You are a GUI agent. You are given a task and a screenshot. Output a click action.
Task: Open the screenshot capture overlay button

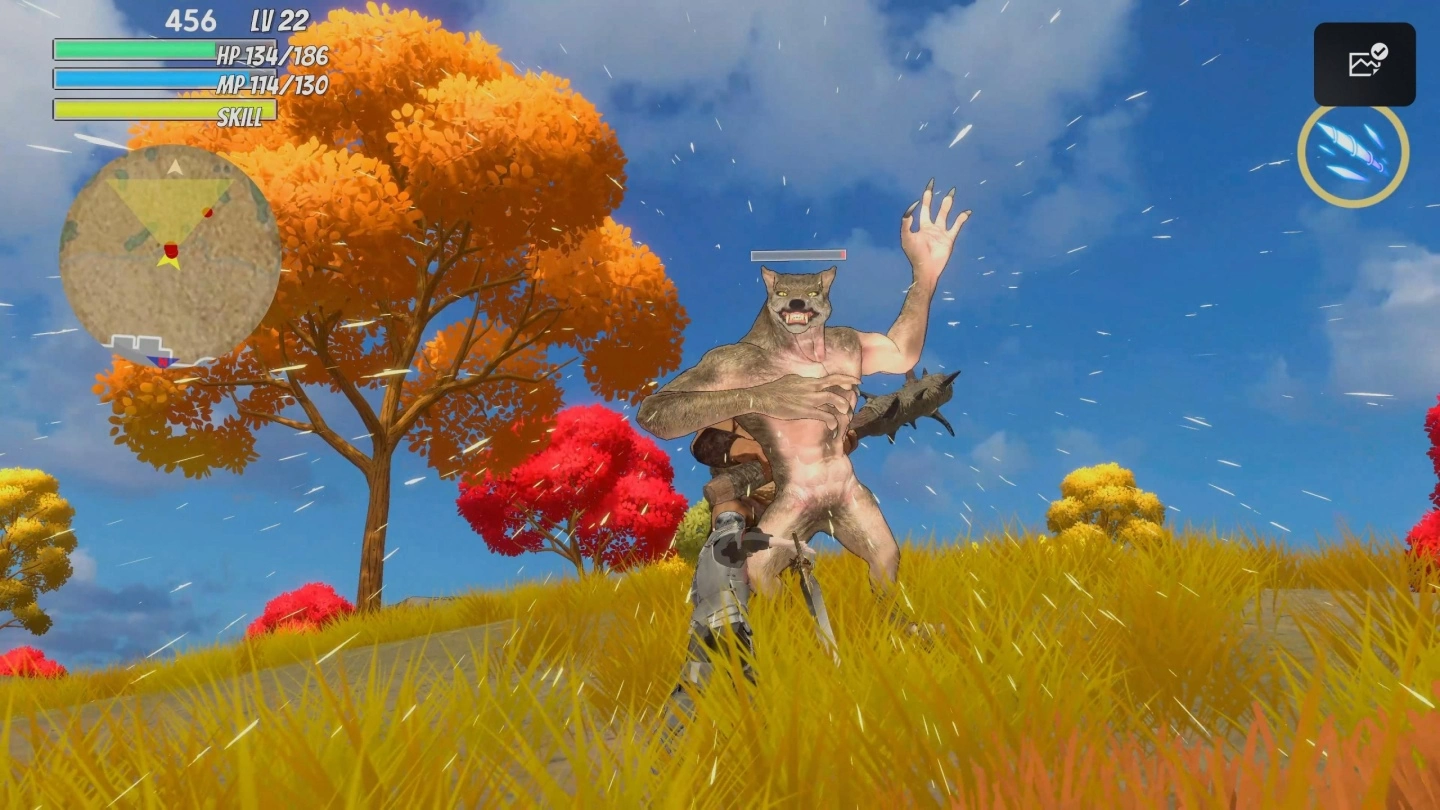click(x=1364, y=64)
